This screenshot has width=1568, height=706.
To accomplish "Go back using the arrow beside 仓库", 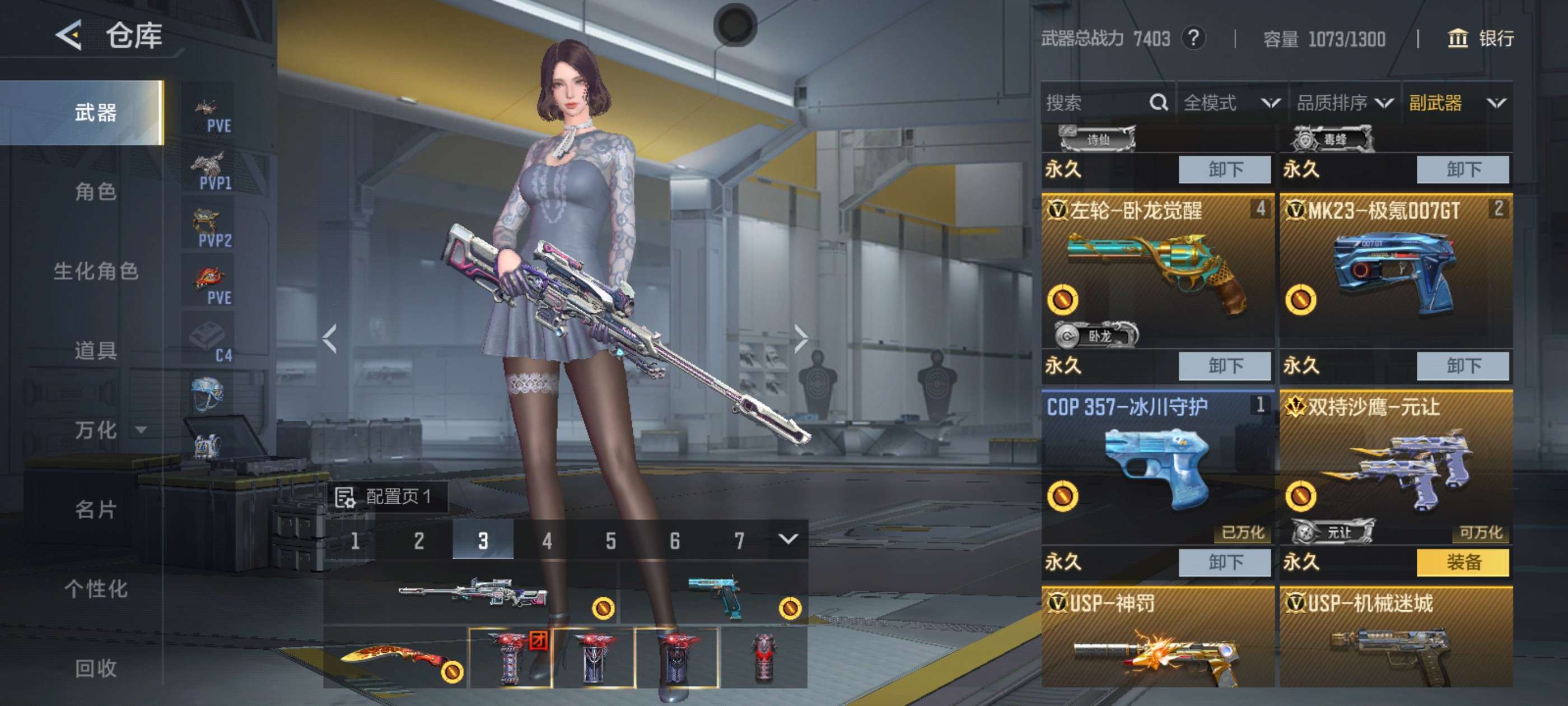I will pos(69,35).
